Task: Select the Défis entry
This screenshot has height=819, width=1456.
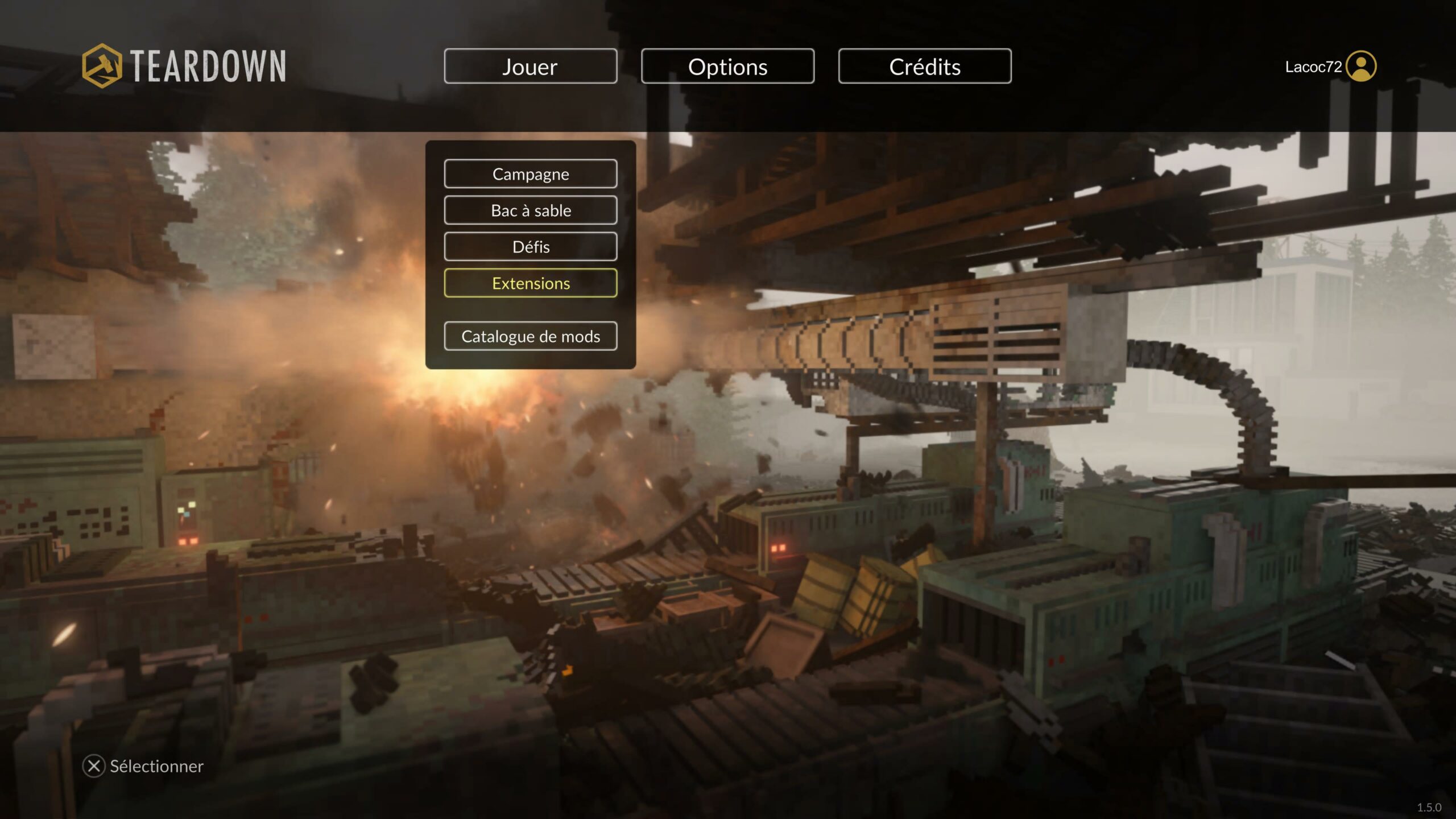Action: [x=530, y=247]
